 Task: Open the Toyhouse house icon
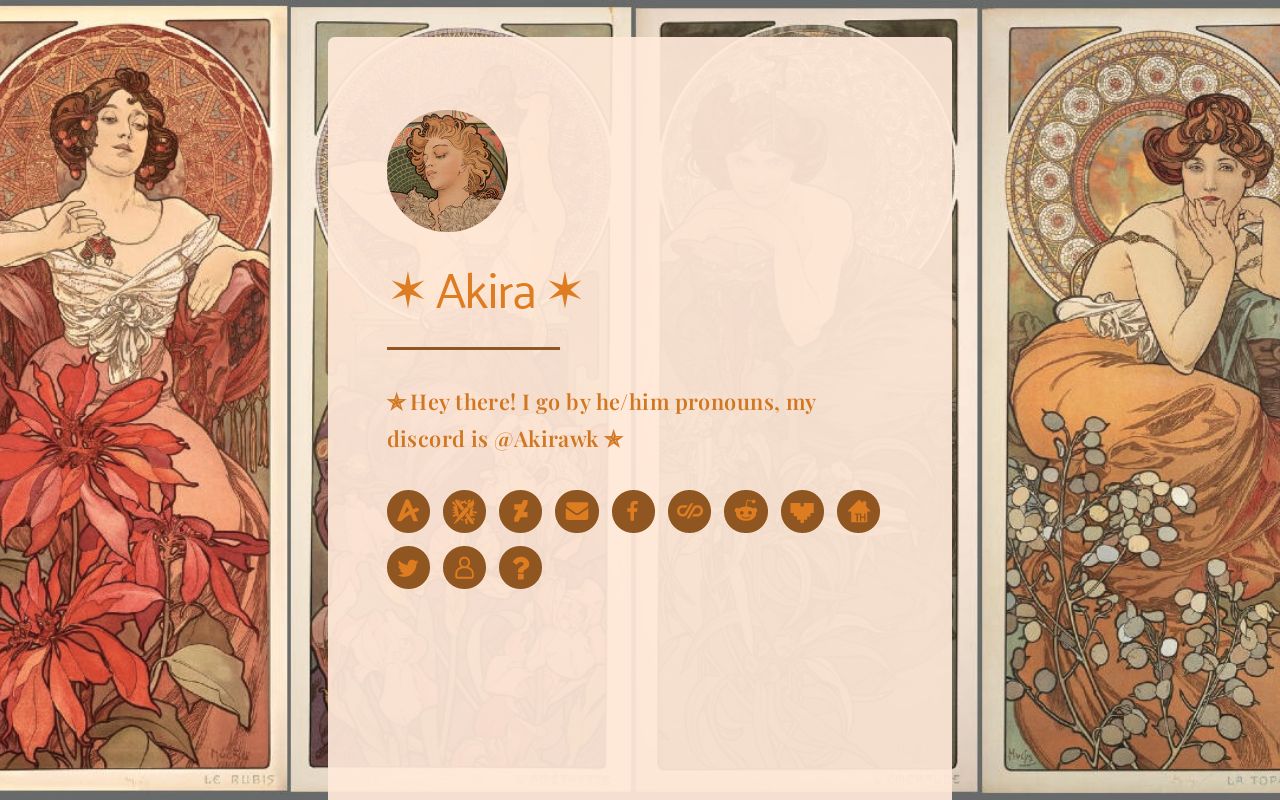click(857, 511)
